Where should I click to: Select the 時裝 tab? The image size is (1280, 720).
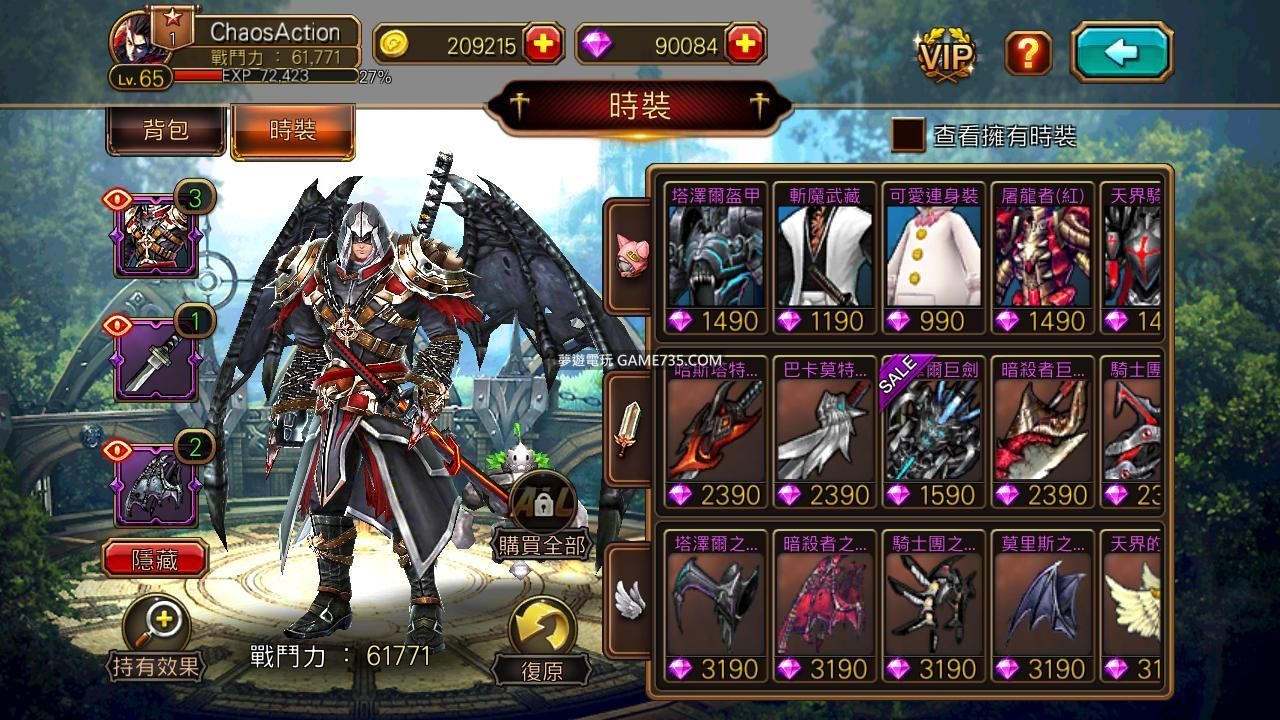pyautogui.click(x=292, y=131)
